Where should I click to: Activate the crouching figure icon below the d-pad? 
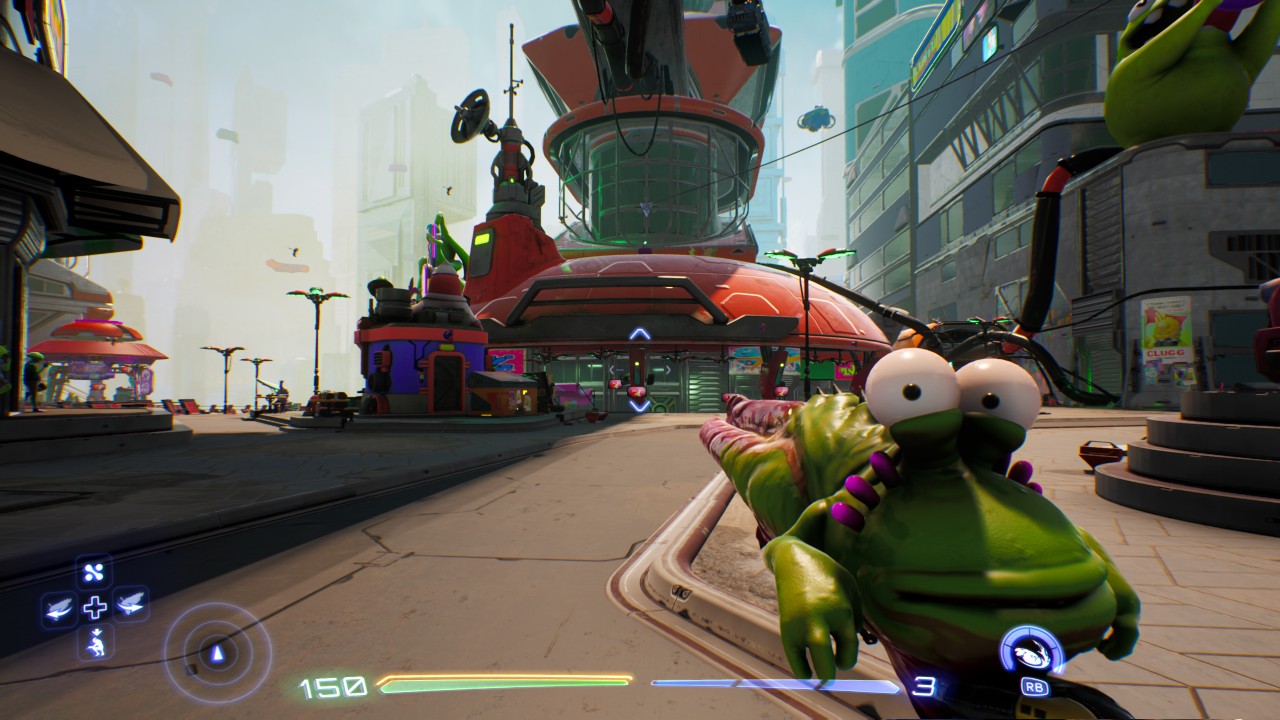pos(95,642)
